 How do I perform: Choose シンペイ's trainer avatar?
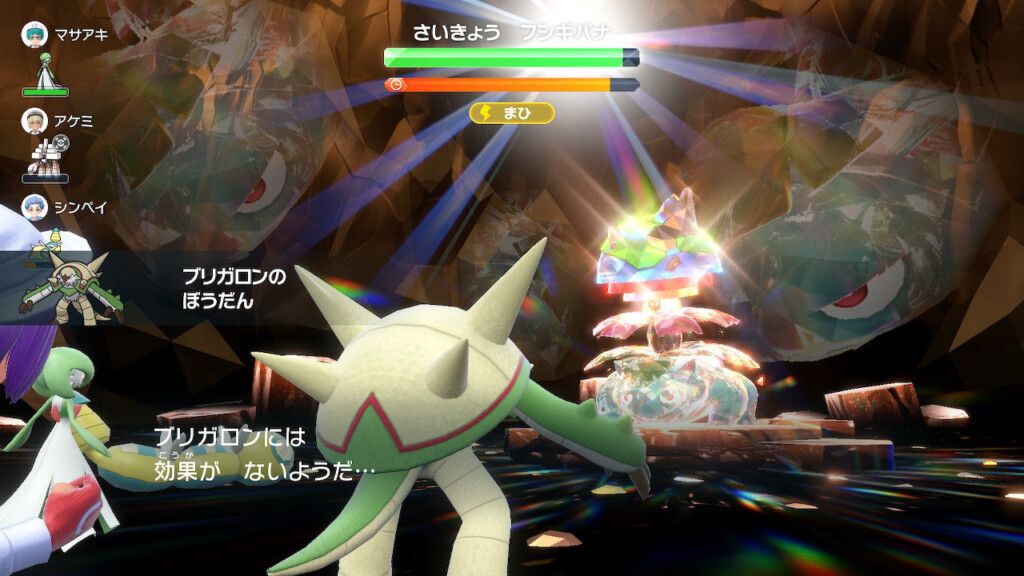pos(34,208)
